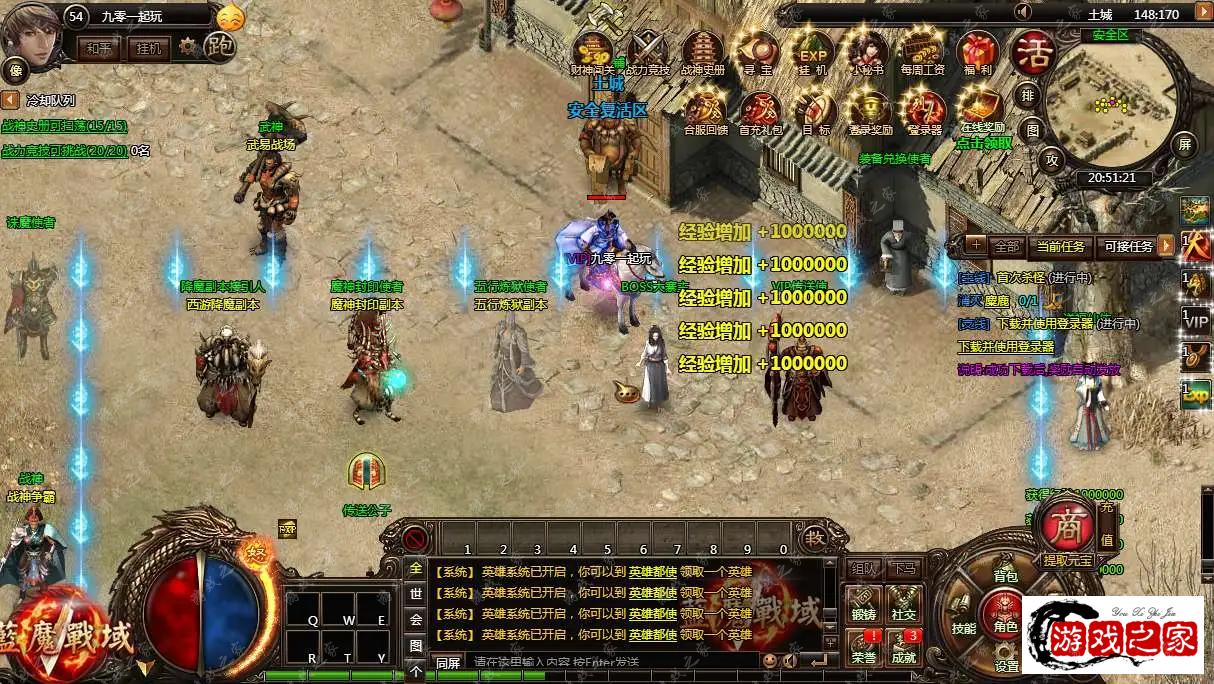Image resolution: width=1214 pixels, height=684 pixels.
Task: Collapse the 冷却队列 arrow
Action: pyautogui.click(x=10, y=100)
